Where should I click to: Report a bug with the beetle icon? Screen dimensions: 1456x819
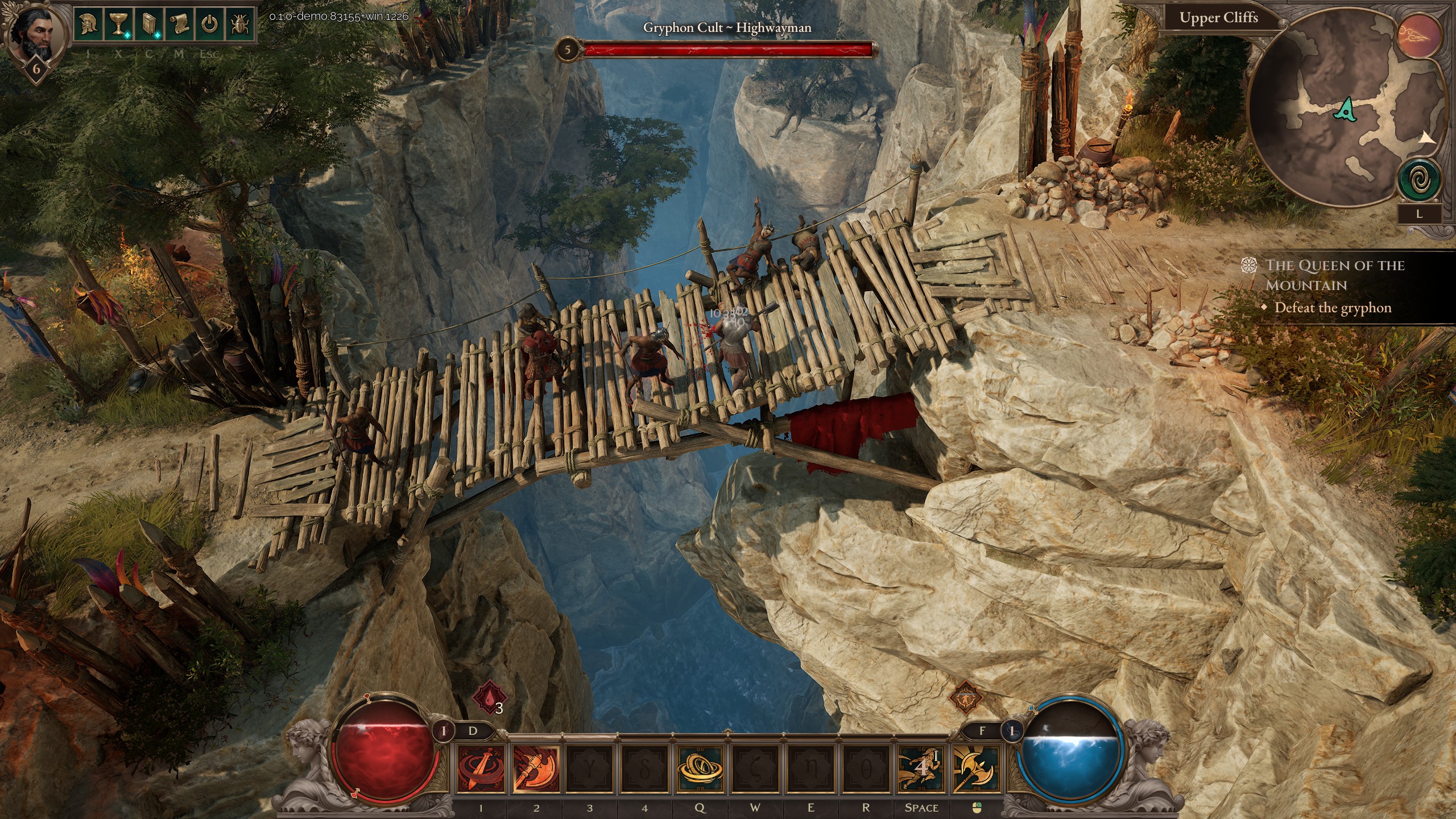(x=239, y=26)
